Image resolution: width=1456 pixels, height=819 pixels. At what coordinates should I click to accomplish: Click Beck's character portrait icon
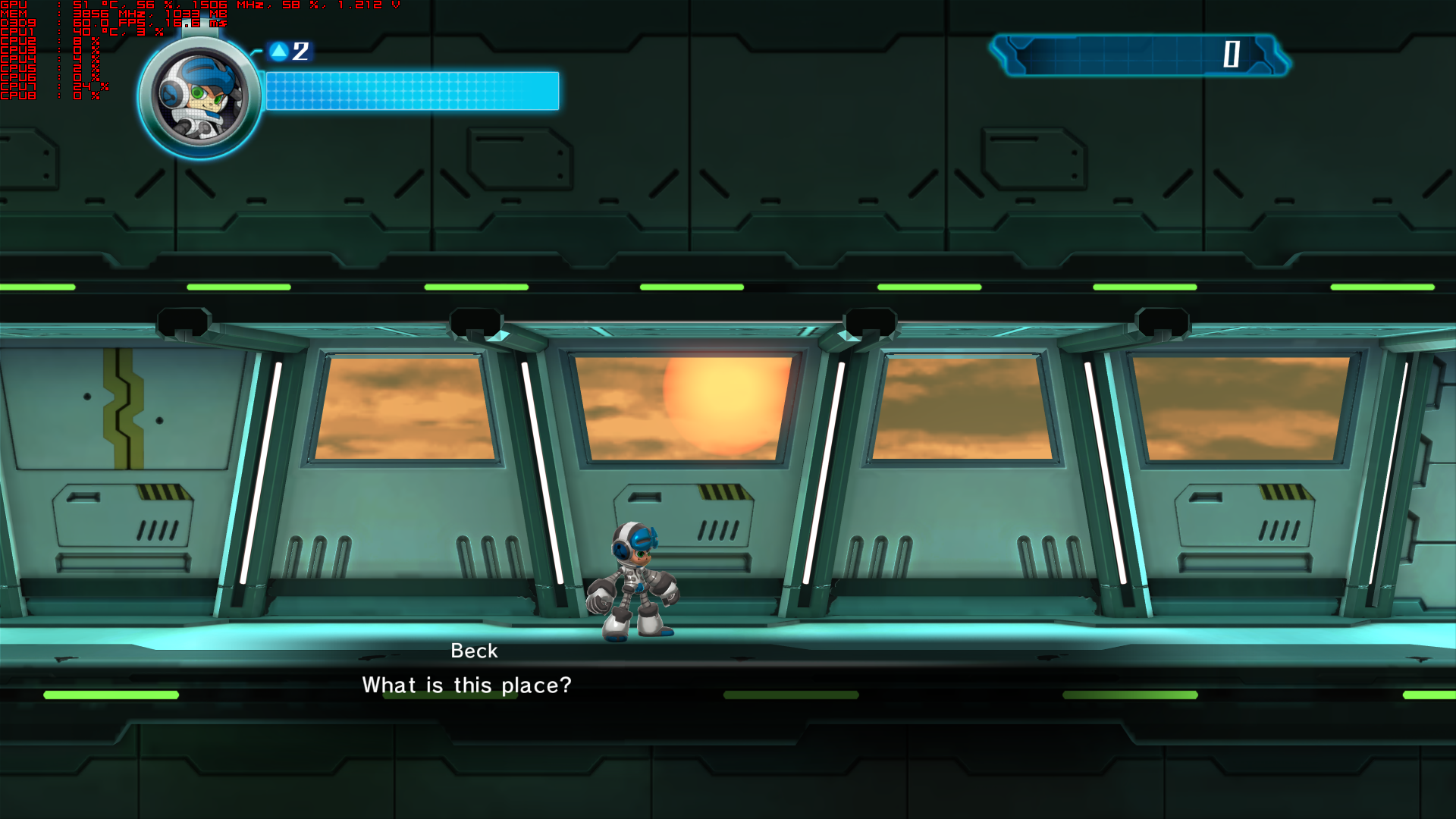point(199,97)
